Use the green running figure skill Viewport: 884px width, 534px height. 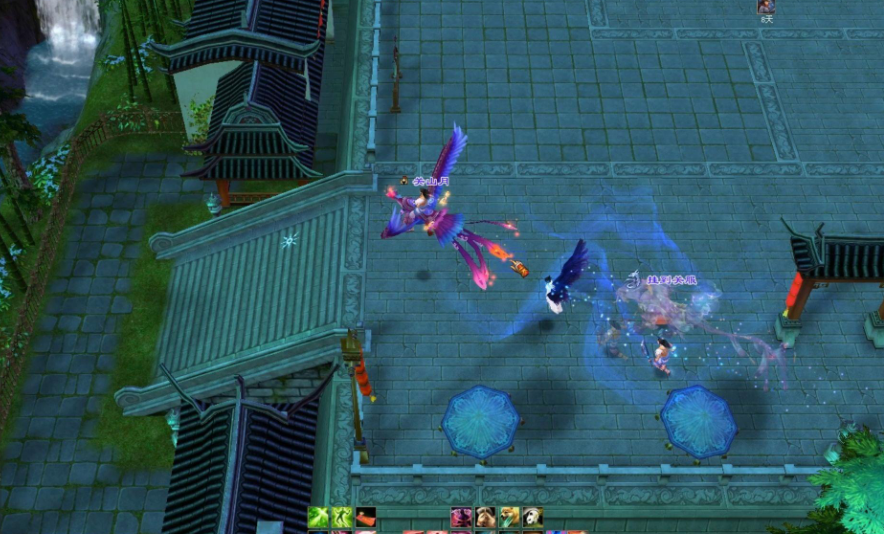click(342, 517)
